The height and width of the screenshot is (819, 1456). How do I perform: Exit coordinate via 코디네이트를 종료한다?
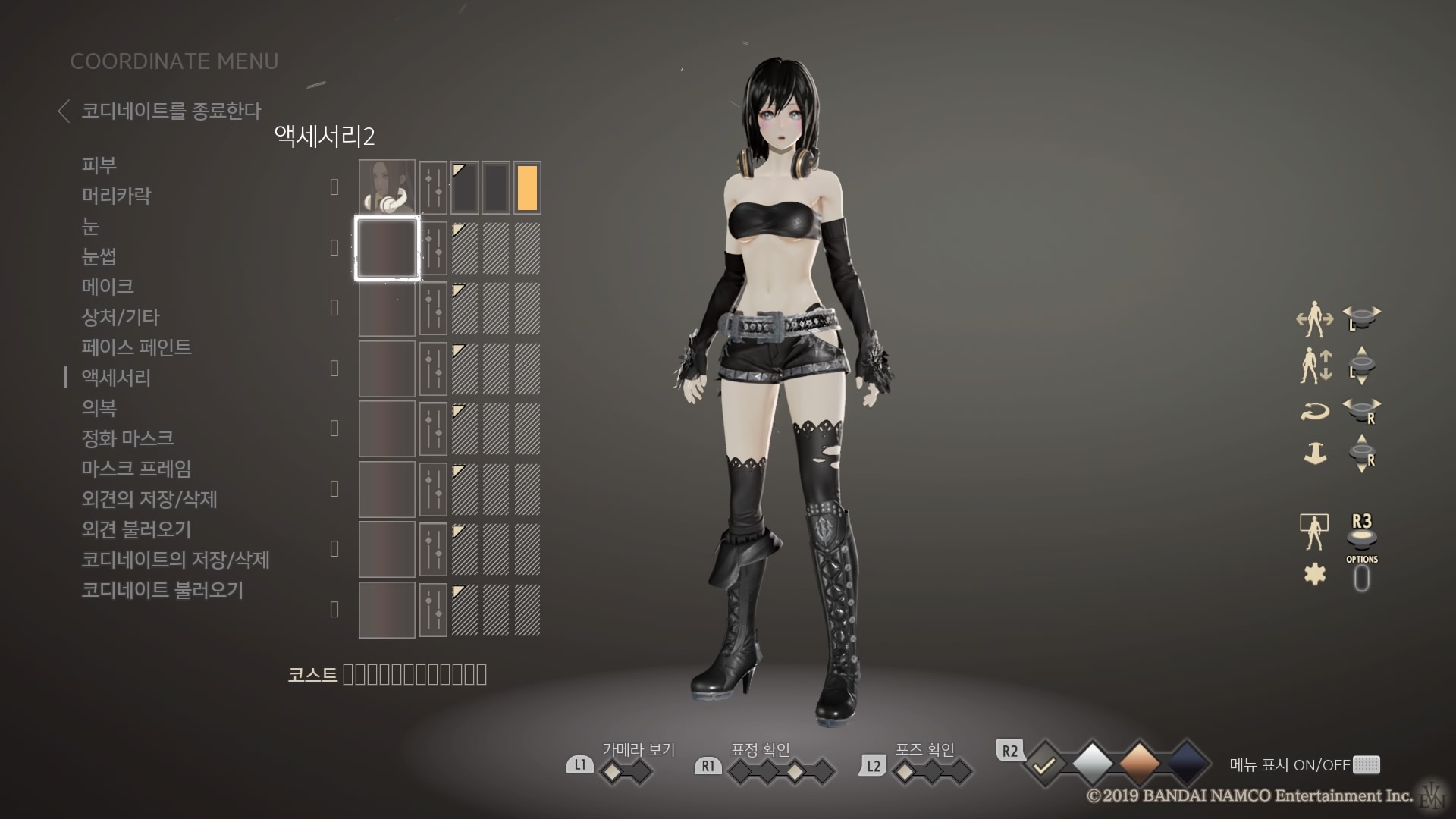tap(170, 111)
